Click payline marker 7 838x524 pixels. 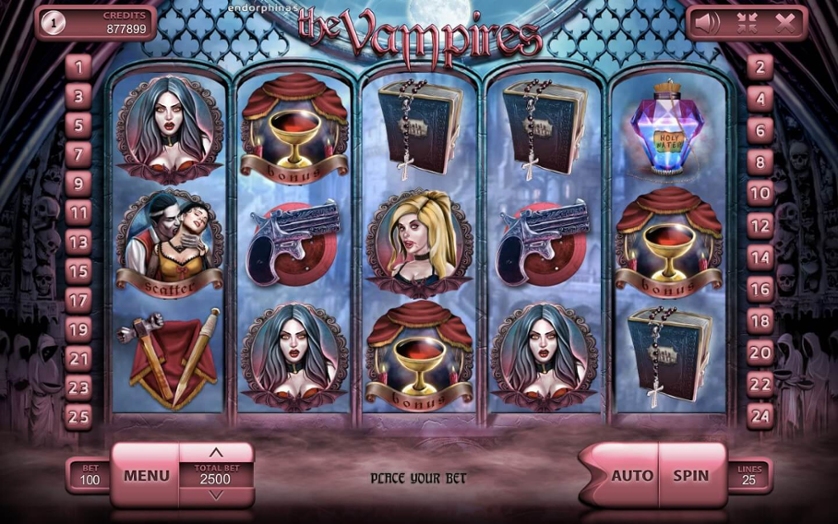coord(78,154)
